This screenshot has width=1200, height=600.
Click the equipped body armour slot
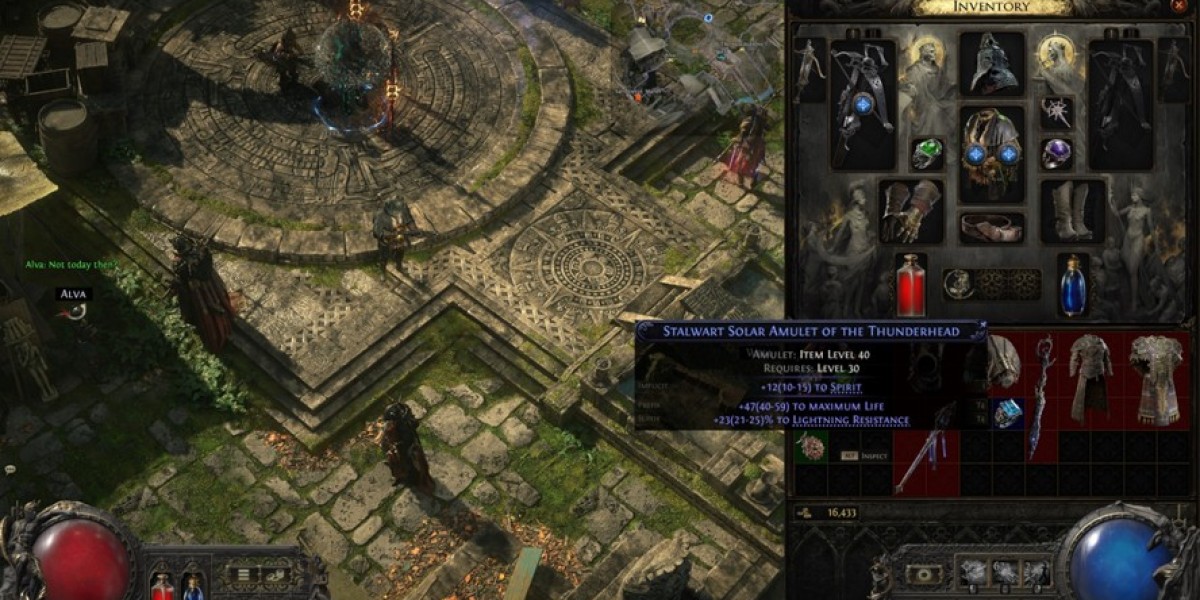click(991, 154)
